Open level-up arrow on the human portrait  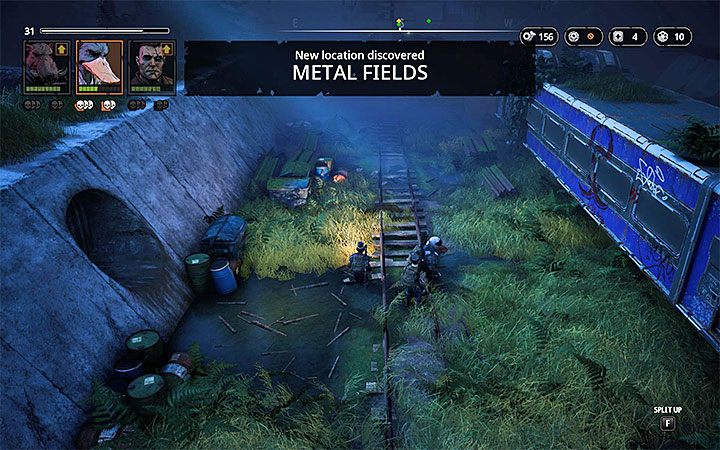click(x=167, y=48)
